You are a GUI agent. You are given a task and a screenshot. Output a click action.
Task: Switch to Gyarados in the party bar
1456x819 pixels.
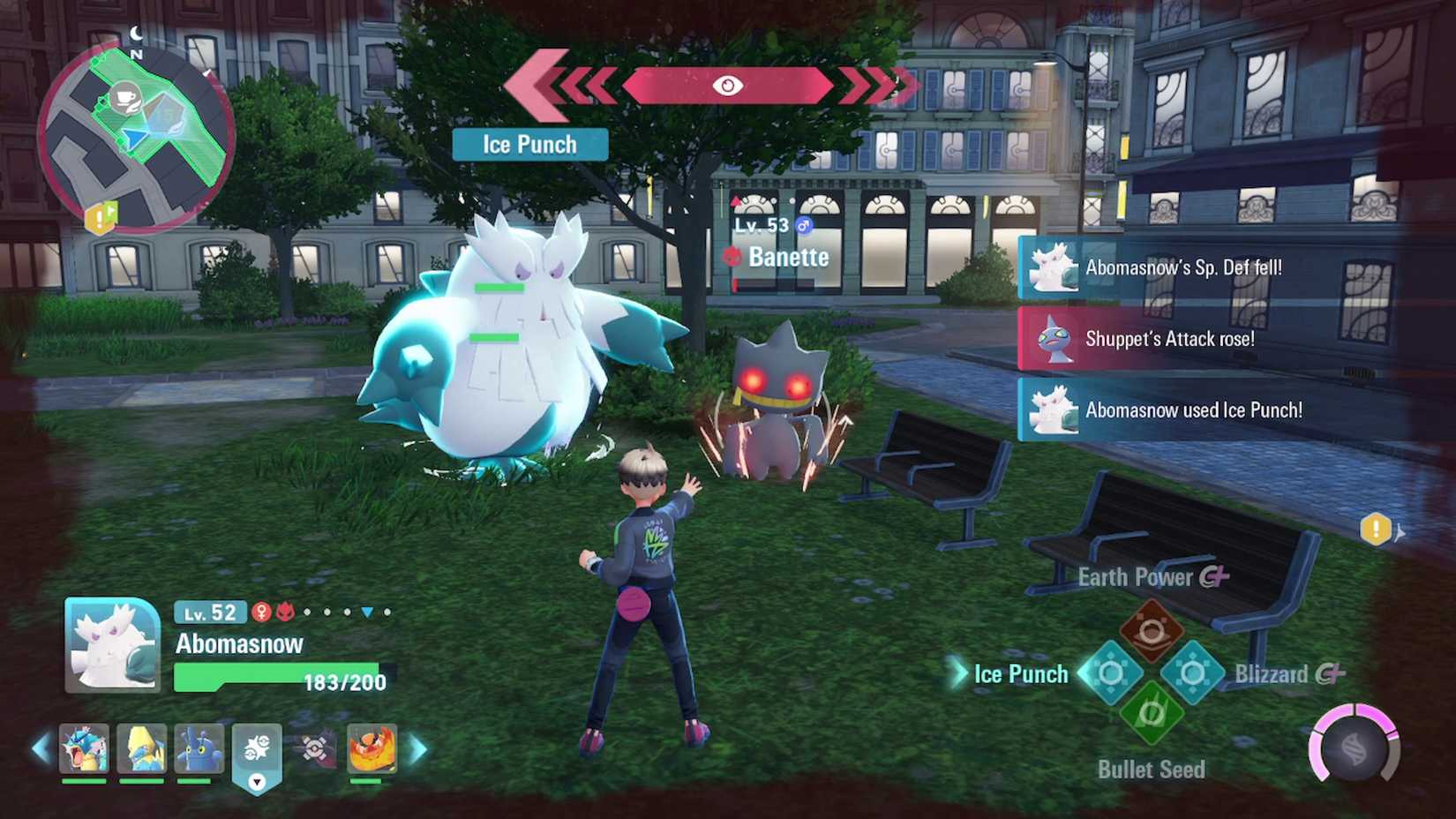(x=84, y=748)
